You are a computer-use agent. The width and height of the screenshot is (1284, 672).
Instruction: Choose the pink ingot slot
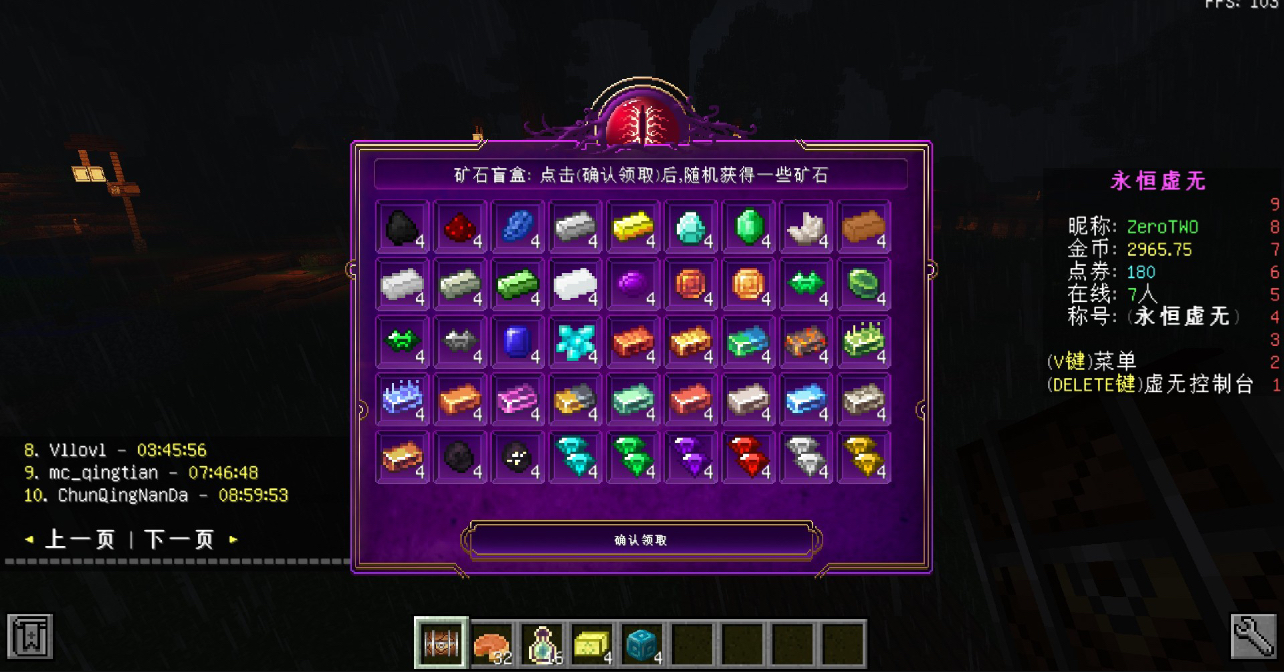click(518, 400)
